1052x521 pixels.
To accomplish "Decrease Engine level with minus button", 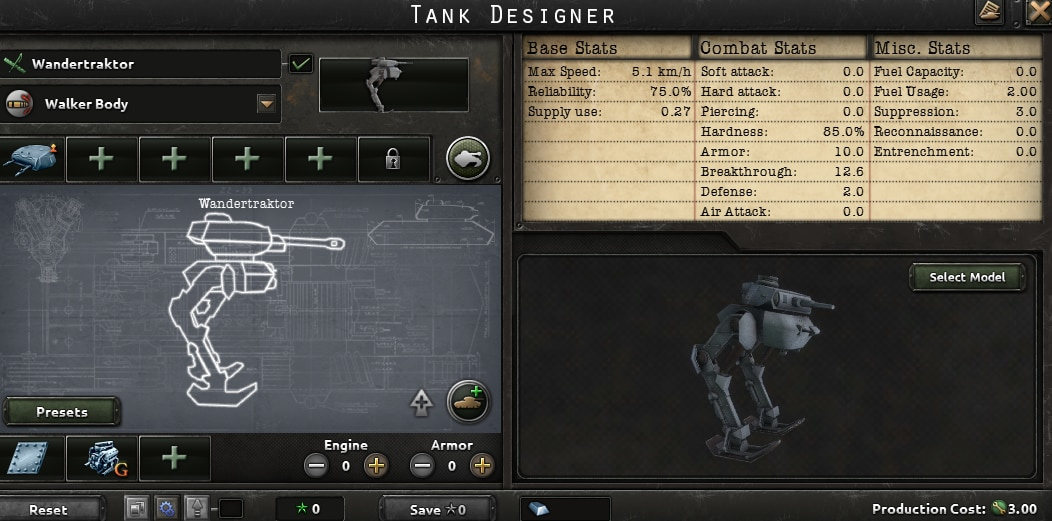I will pyautogui.click(x=316, y=465).
